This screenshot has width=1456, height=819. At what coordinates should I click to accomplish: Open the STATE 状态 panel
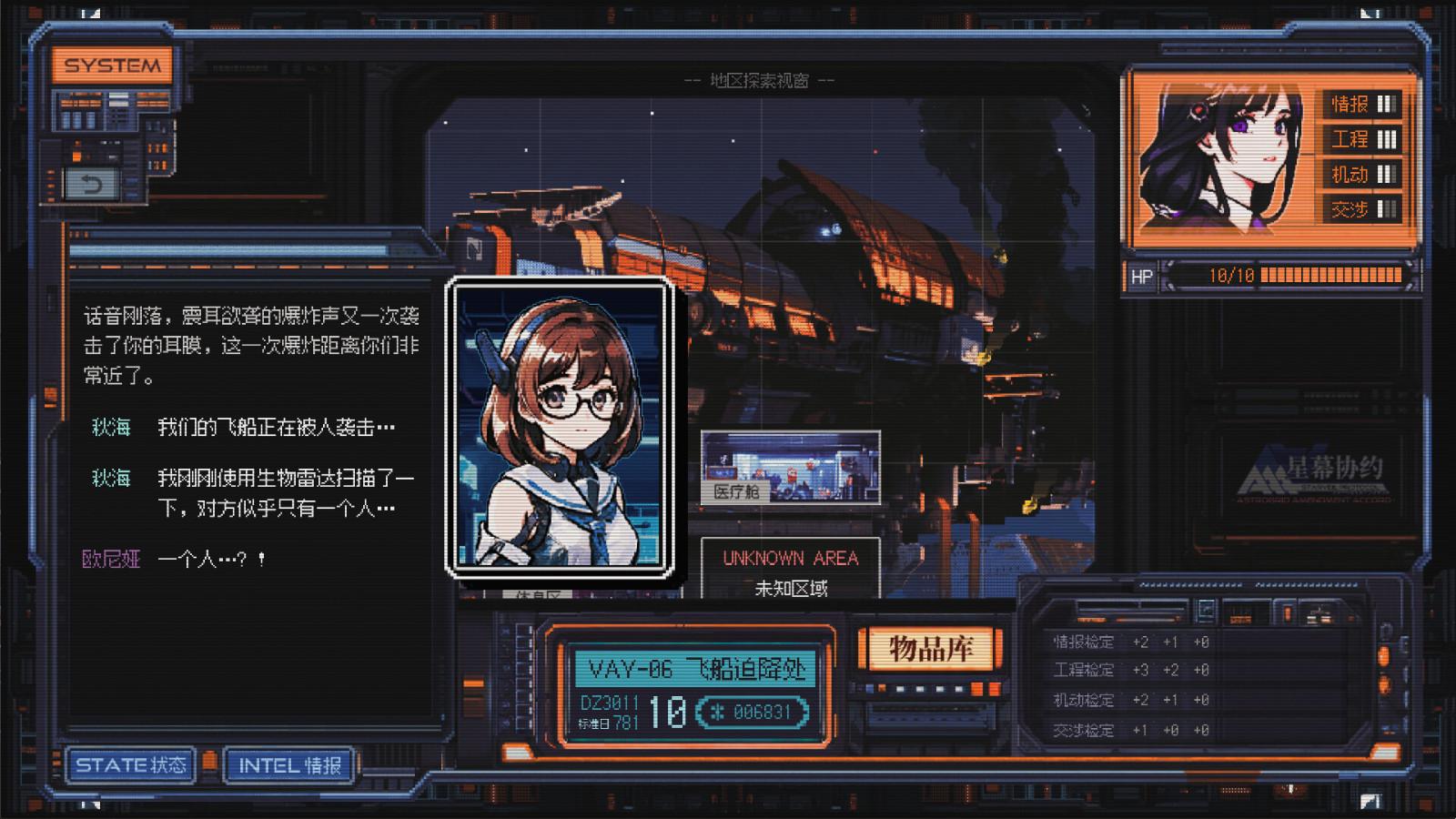click(131, 765)
